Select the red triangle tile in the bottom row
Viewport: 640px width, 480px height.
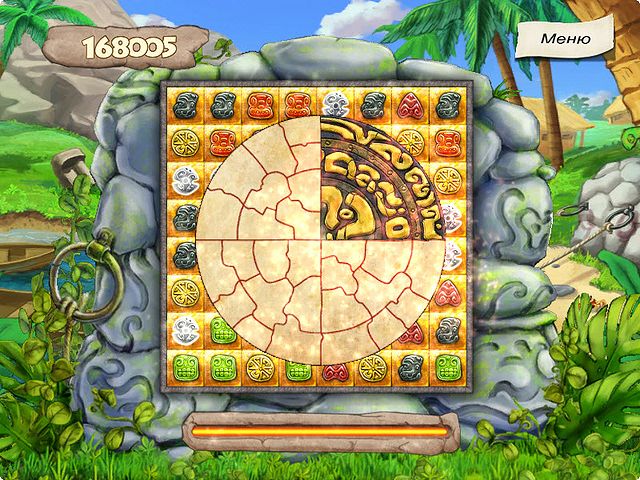pyautogui.click(x=334, y=368)
